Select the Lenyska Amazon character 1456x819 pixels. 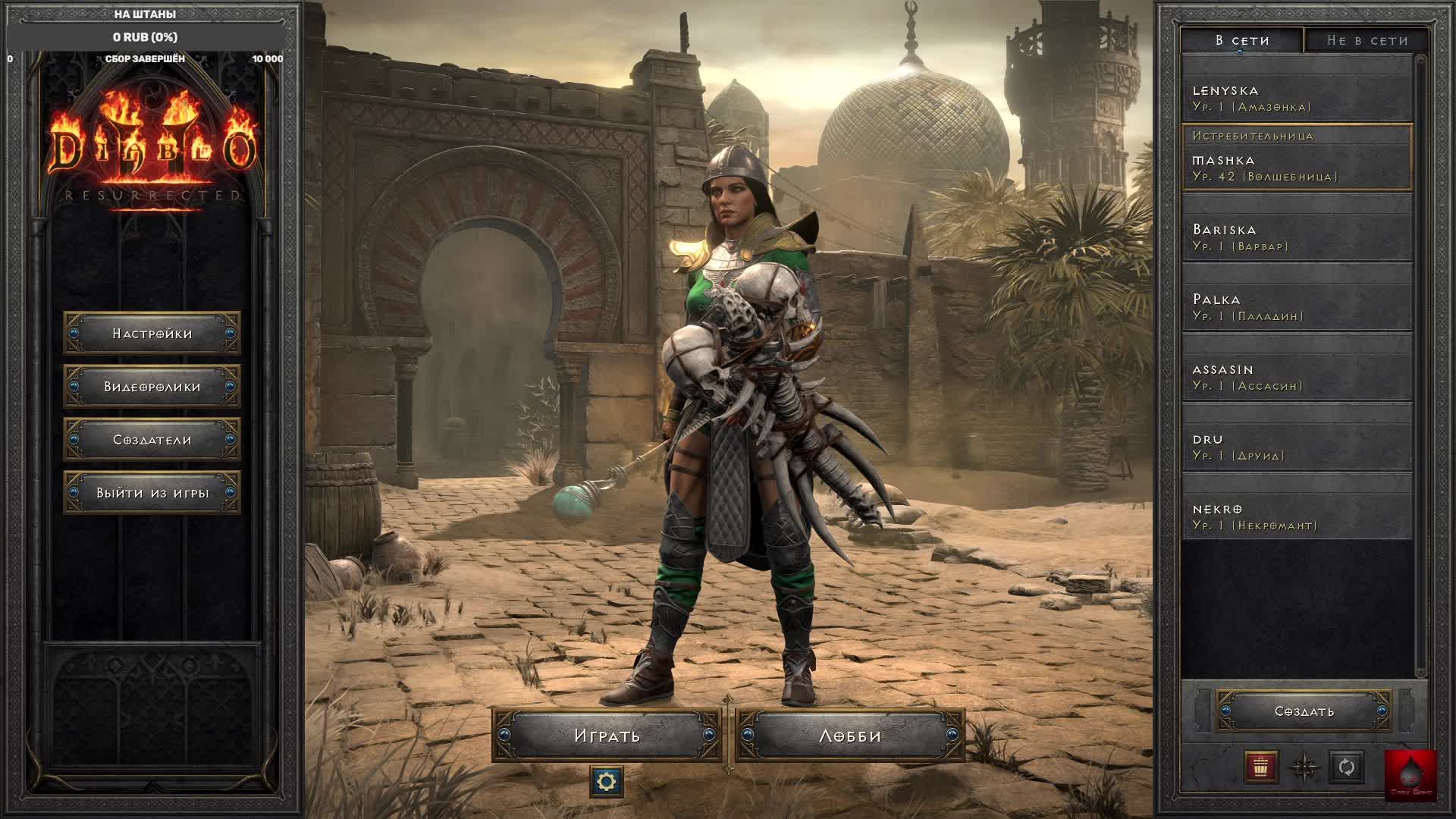pos(1297,99)
